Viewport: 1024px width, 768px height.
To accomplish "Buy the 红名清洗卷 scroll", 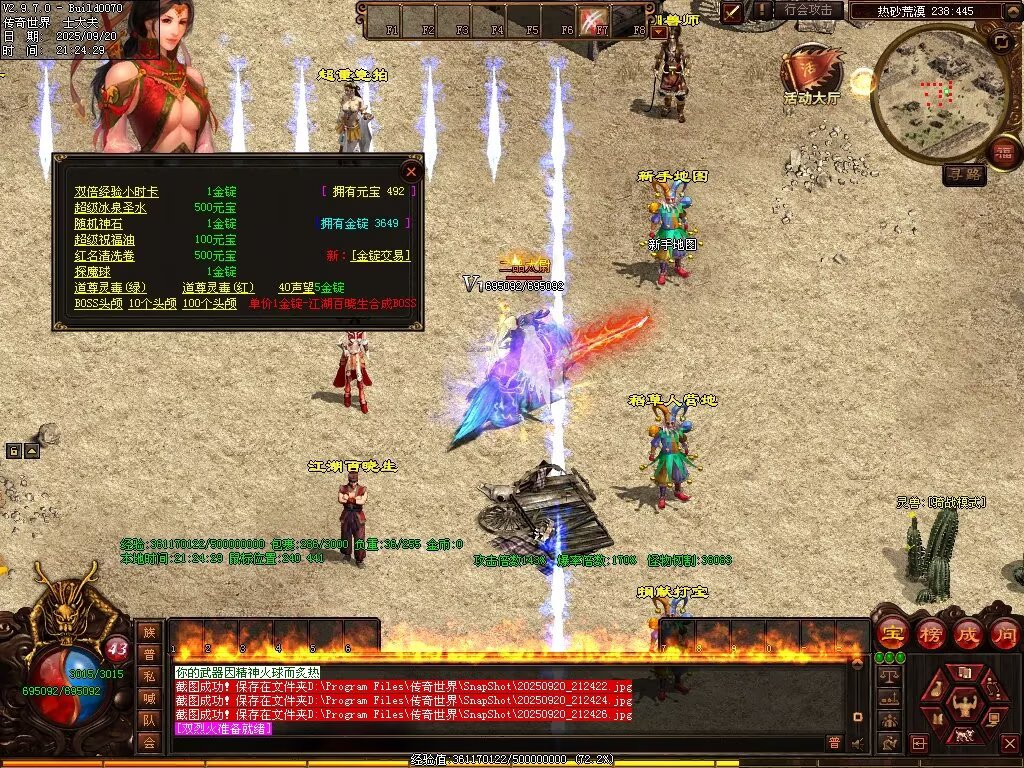I will click(103, 256).
